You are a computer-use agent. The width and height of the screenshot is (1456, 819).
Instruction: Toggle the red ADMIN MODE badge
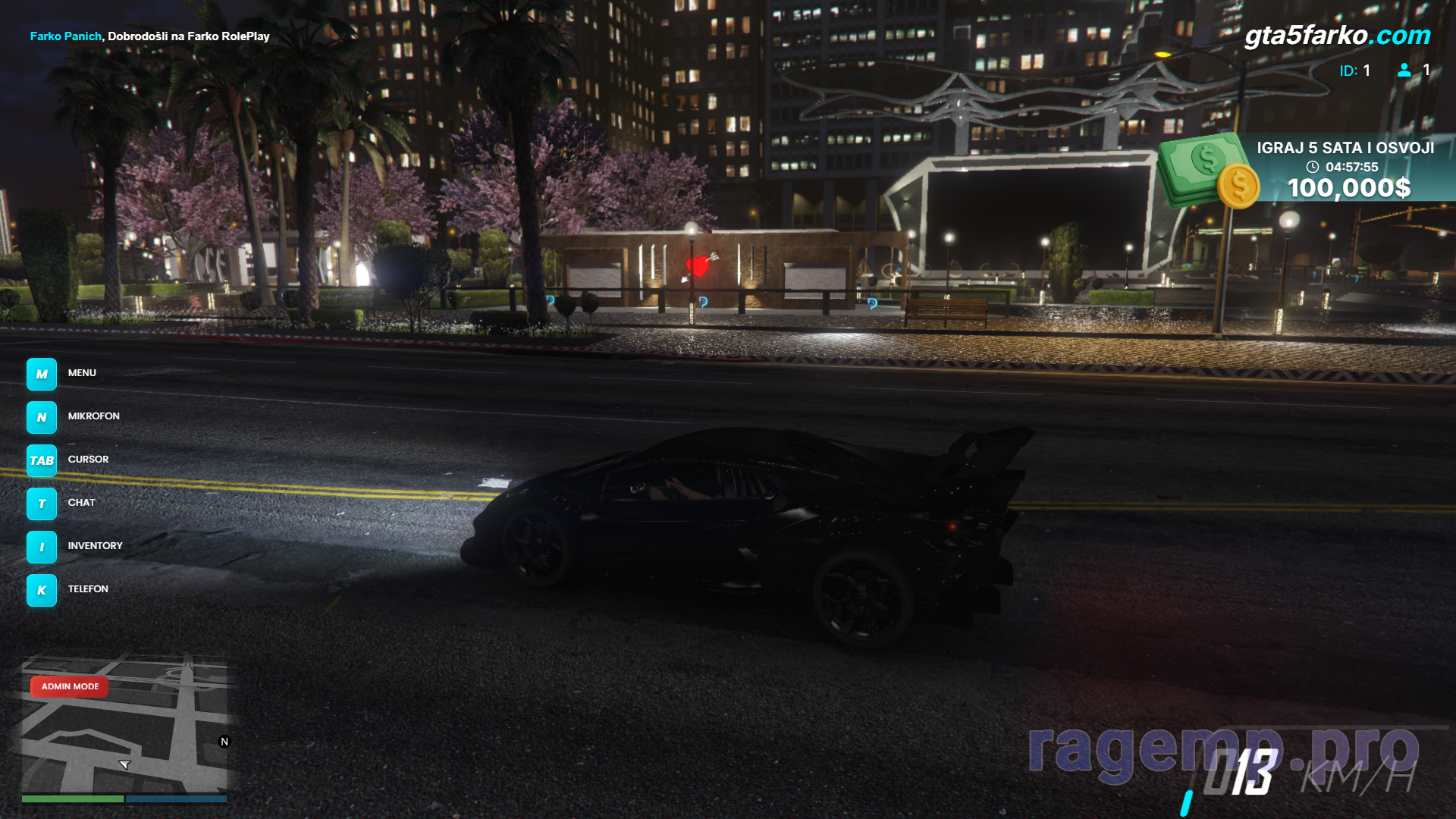pyautogui.click(x=70, y=686)
